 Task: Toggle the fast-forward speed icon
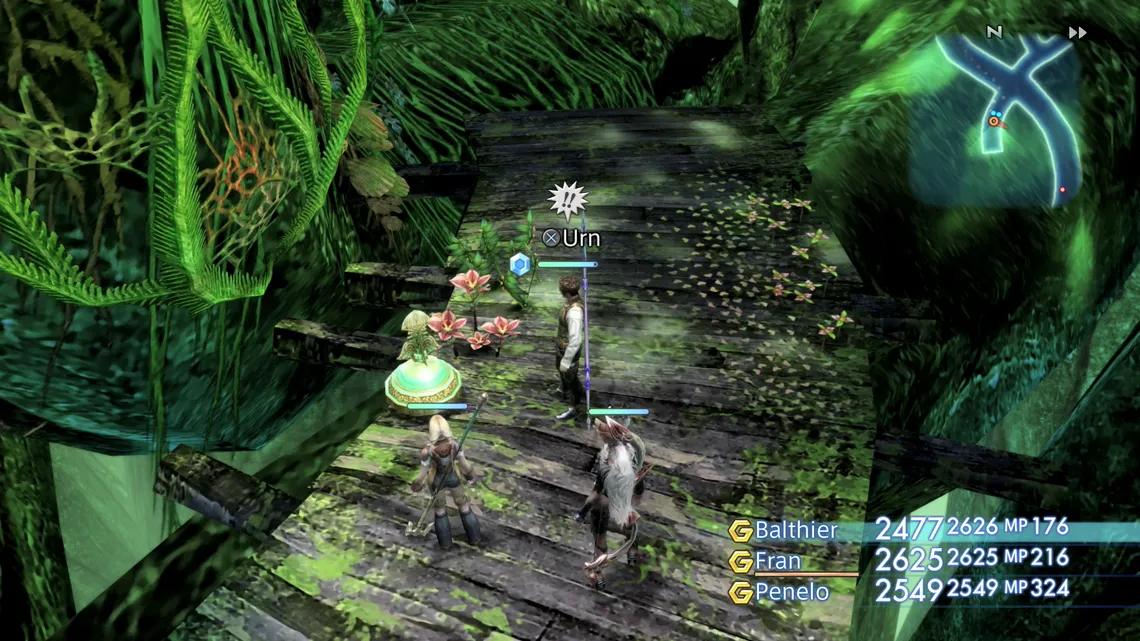(1077, 33)
